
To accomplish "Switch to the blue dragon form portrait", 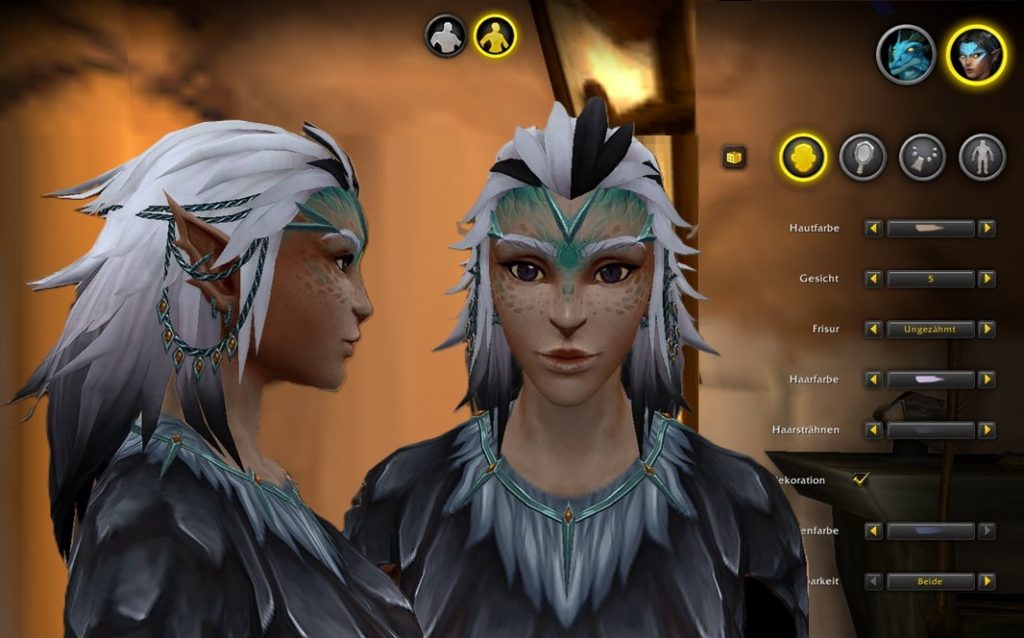I will 906,54.
